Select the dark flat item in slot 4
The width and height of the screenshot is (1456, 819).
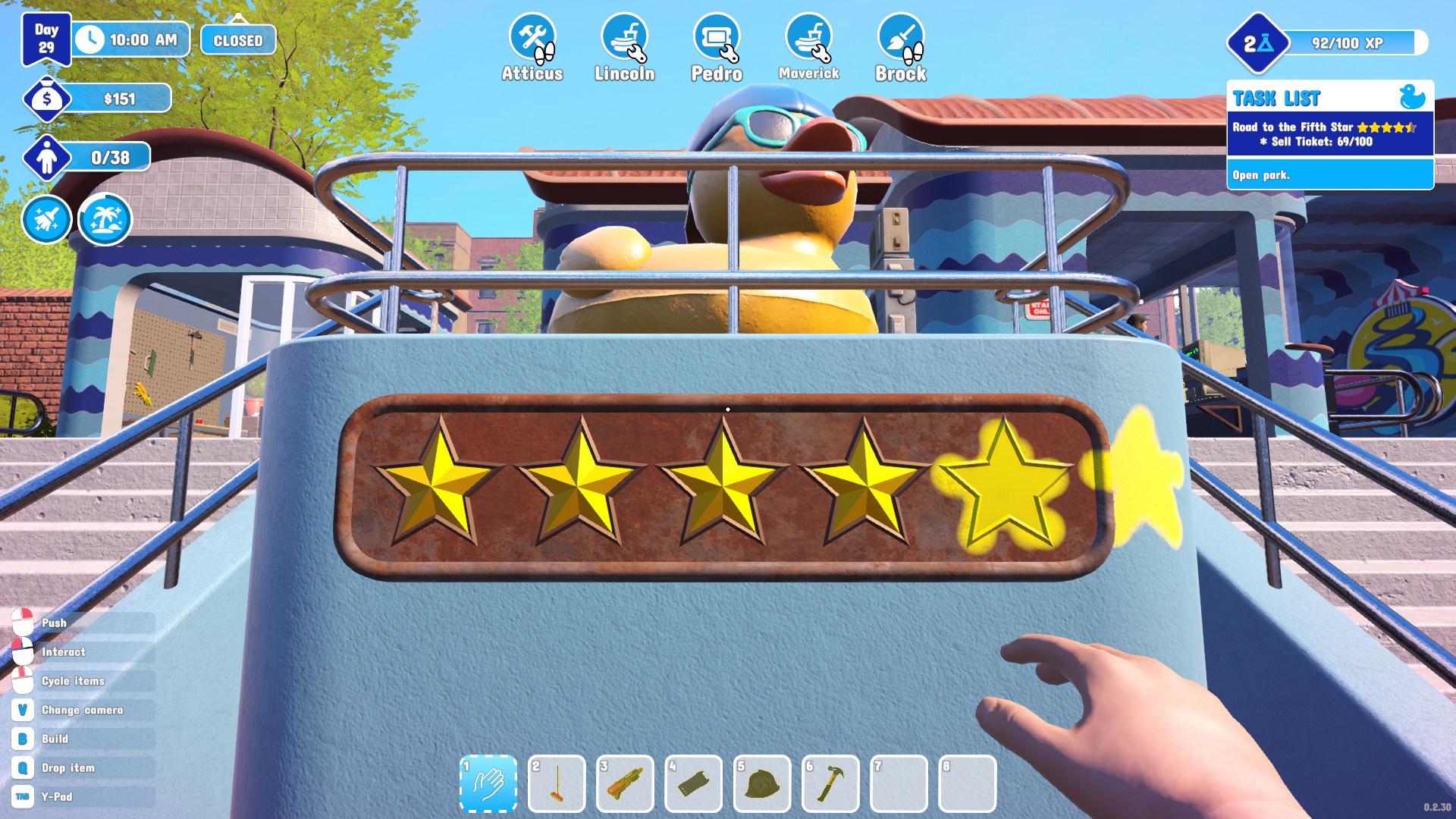pos(693,783)
